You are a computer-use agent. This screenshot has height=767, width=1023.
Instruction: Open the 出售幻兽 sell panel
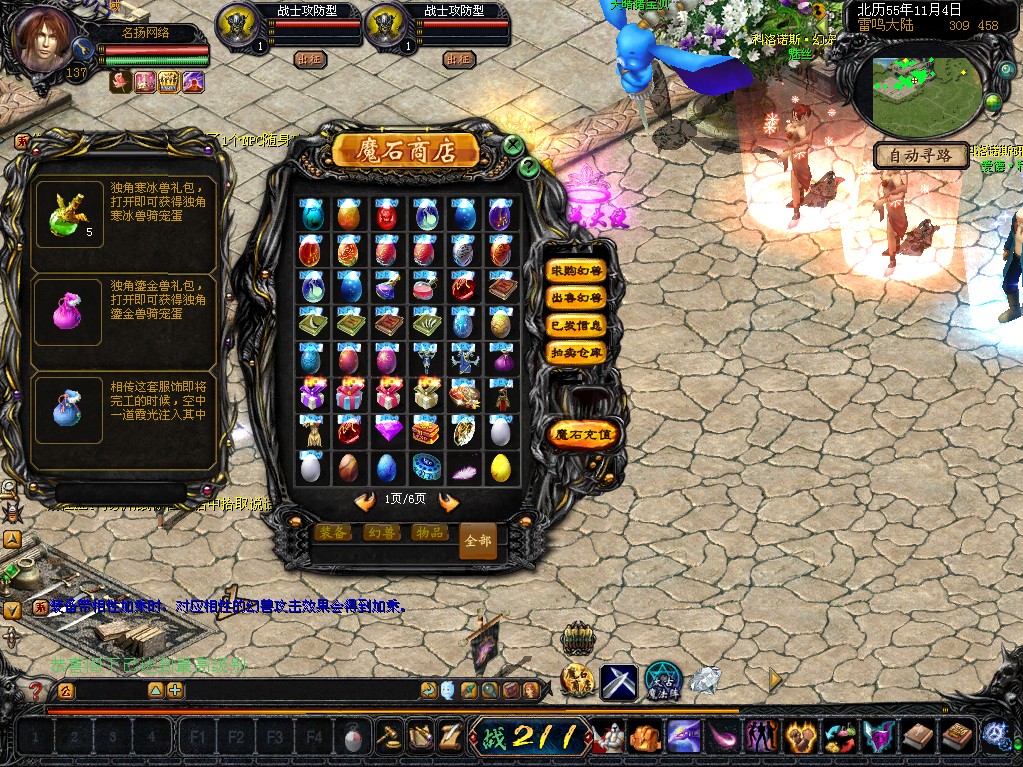[x=576, y=298]
